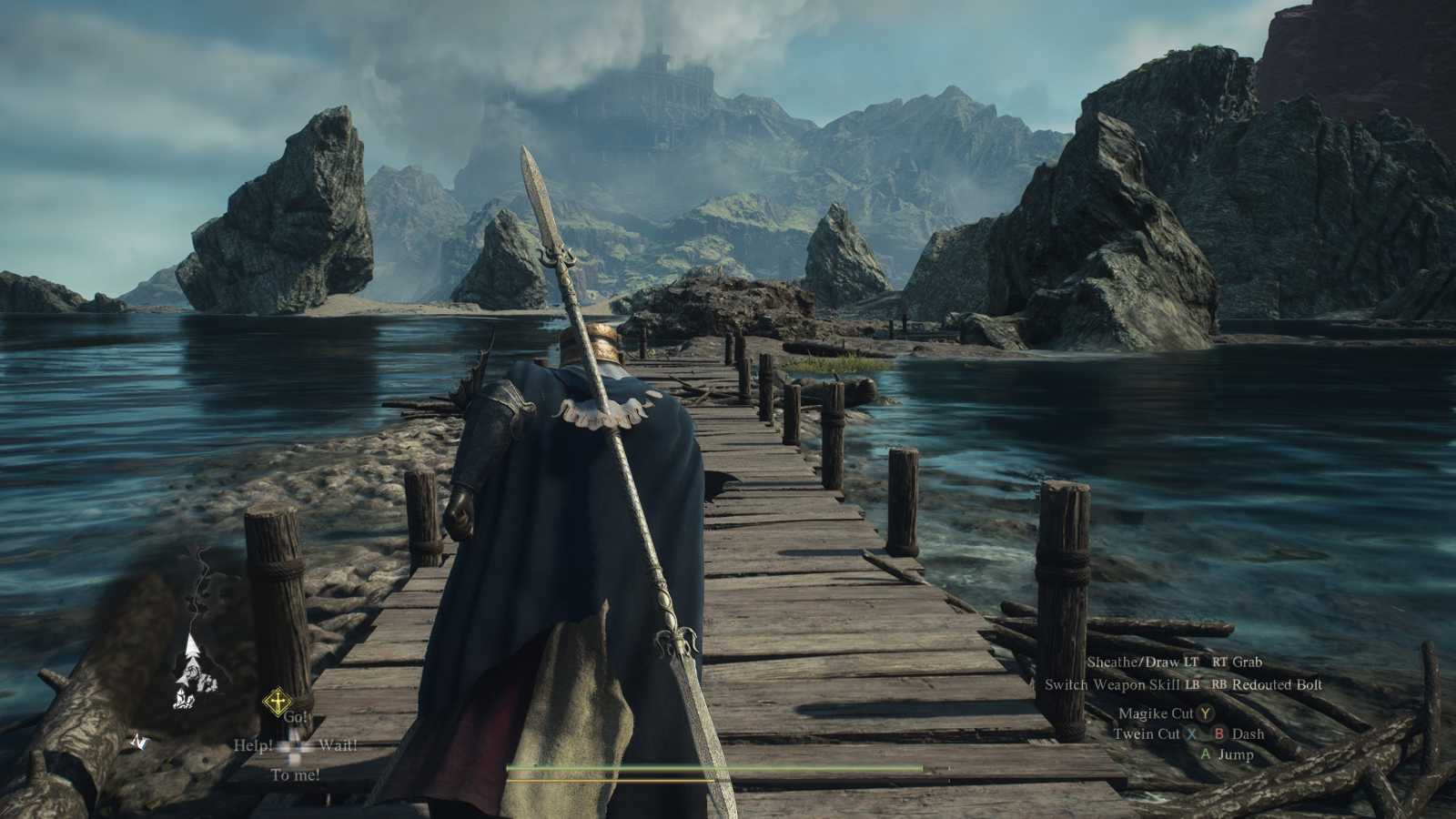This screenshot has height=819, width=1456.
Task: Click the Redouted Bolt skill label
Action: 1278,684
